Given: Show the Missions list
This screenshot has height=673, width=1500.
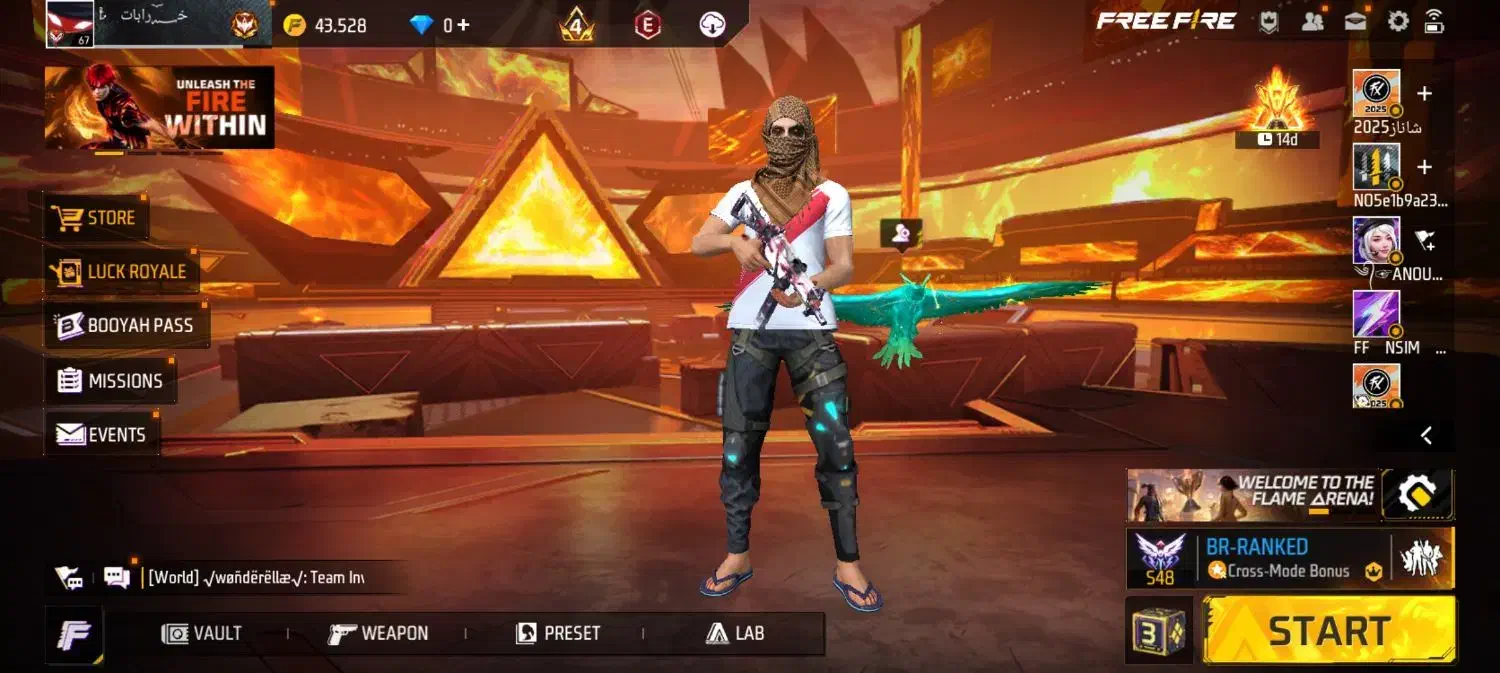Looking at the screenshot, I should tap(110, 381).
